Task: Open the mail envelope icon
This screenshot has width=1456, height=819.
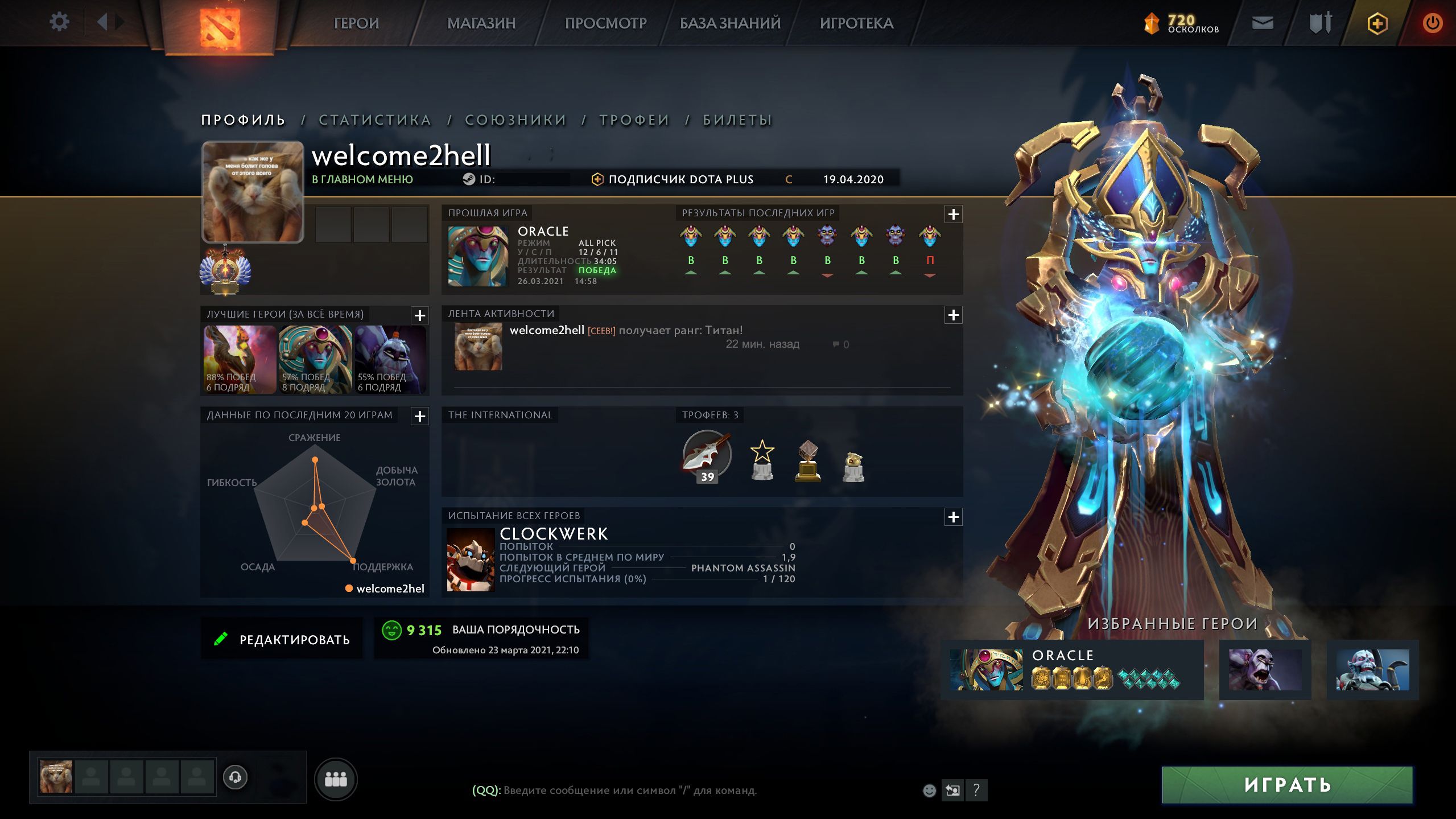Action: (x=1263, y=23)
